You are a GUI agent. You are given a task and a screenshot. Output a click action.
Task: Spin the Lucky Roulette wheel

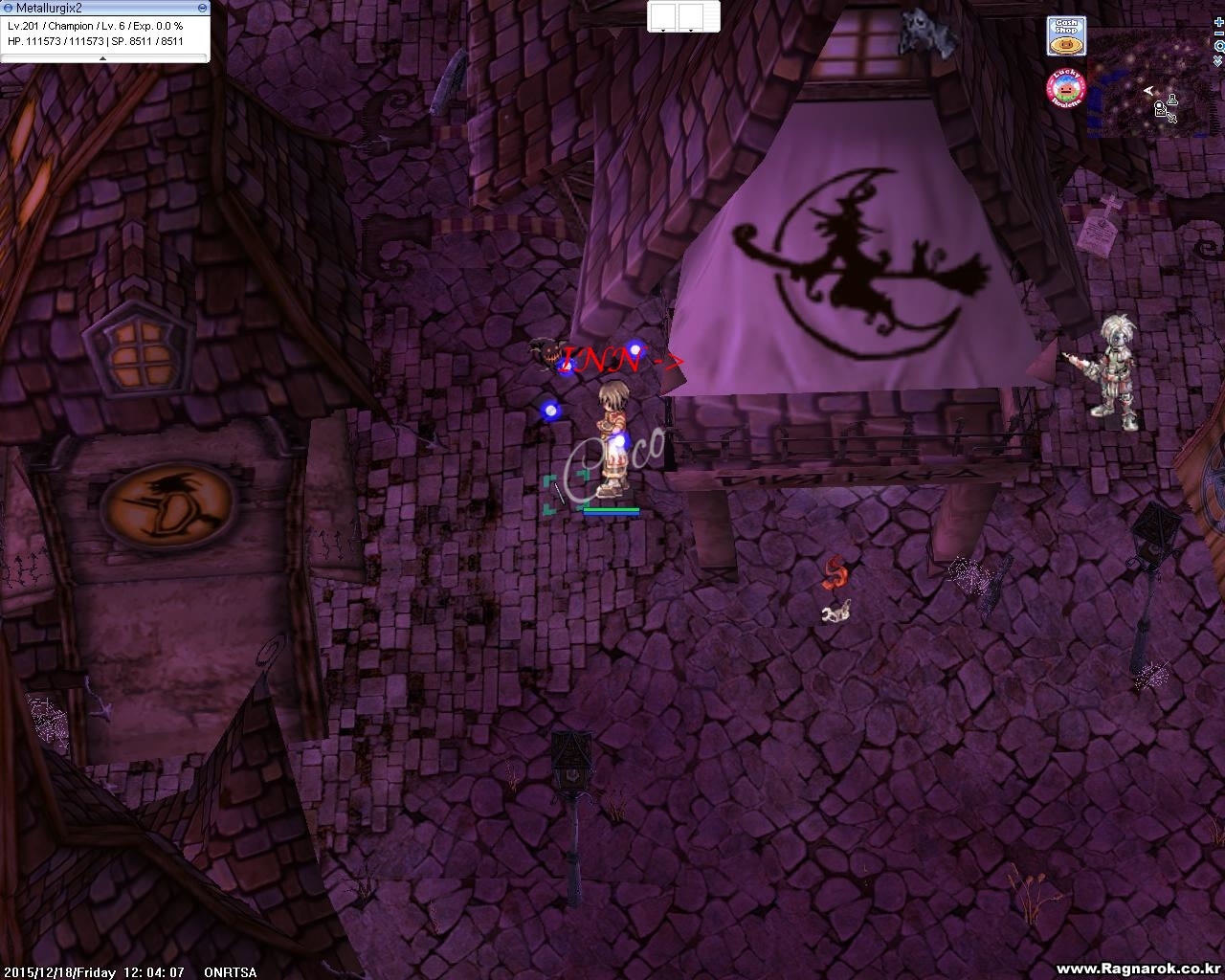click(x=1064, y=88)
